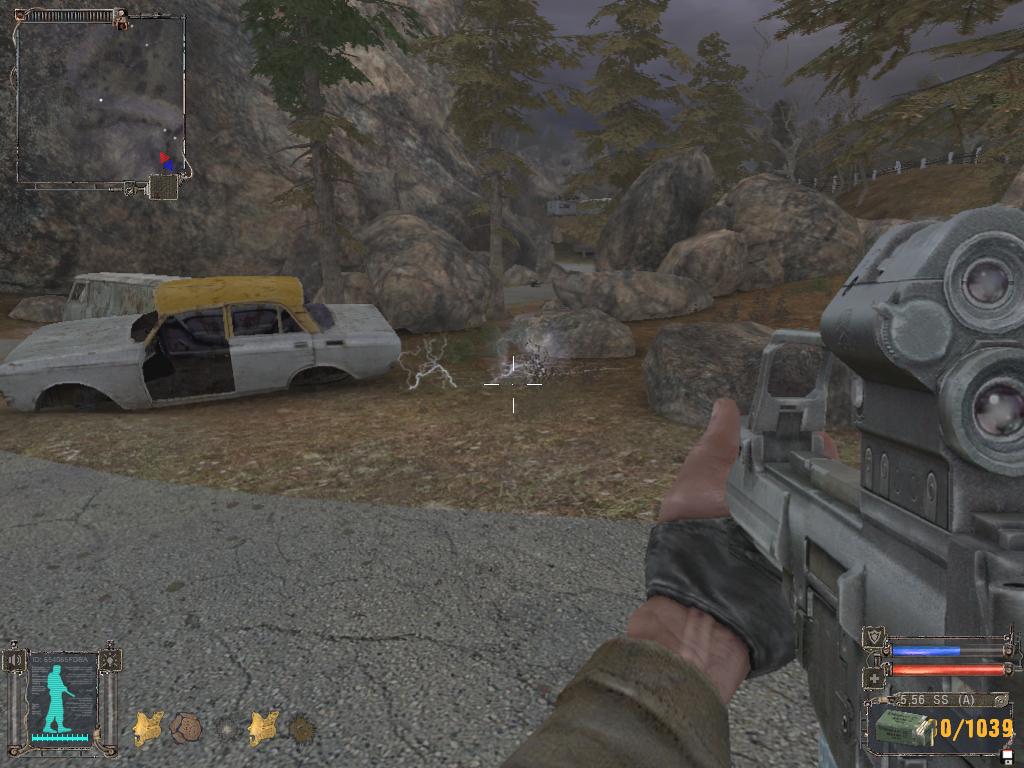Select the brown stone artifact on the belt

184,728
